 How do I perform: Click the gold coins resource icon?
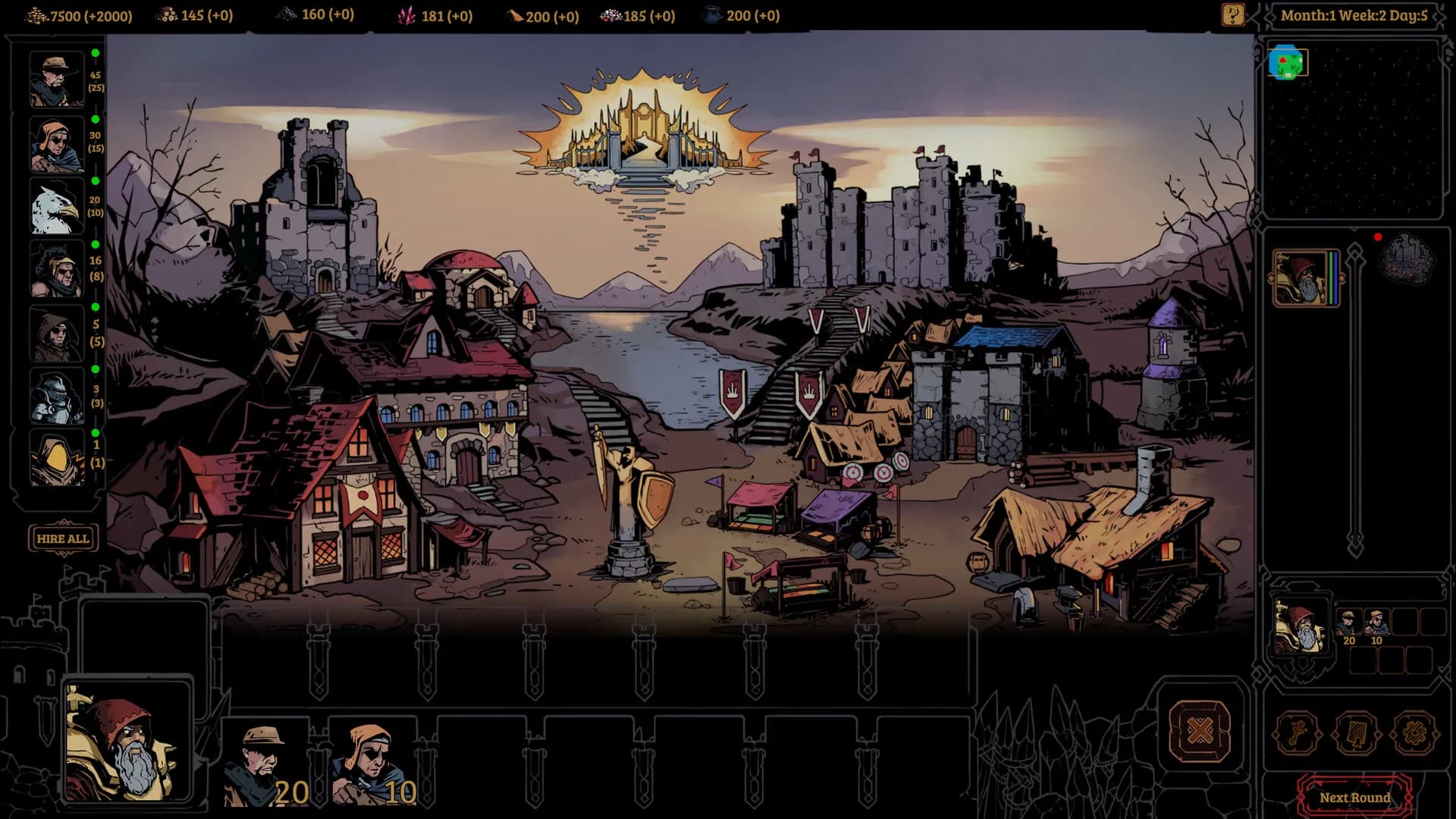[36, 14]
